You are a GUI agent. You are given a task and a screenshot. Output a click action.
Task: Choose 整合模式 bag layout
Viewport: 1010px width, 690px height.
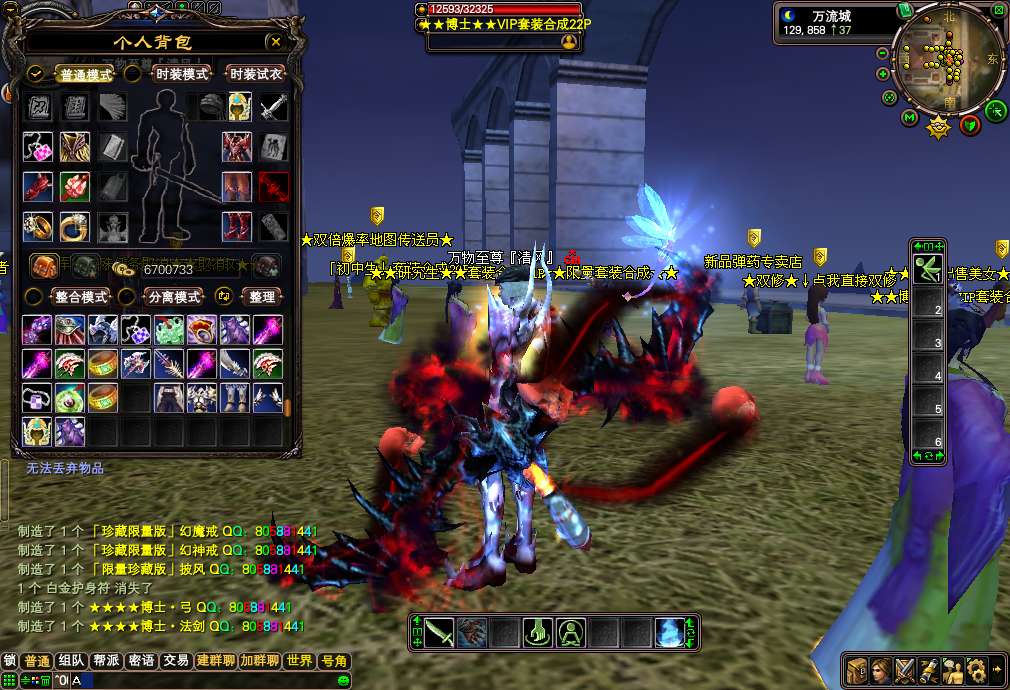tap(80, 297)
